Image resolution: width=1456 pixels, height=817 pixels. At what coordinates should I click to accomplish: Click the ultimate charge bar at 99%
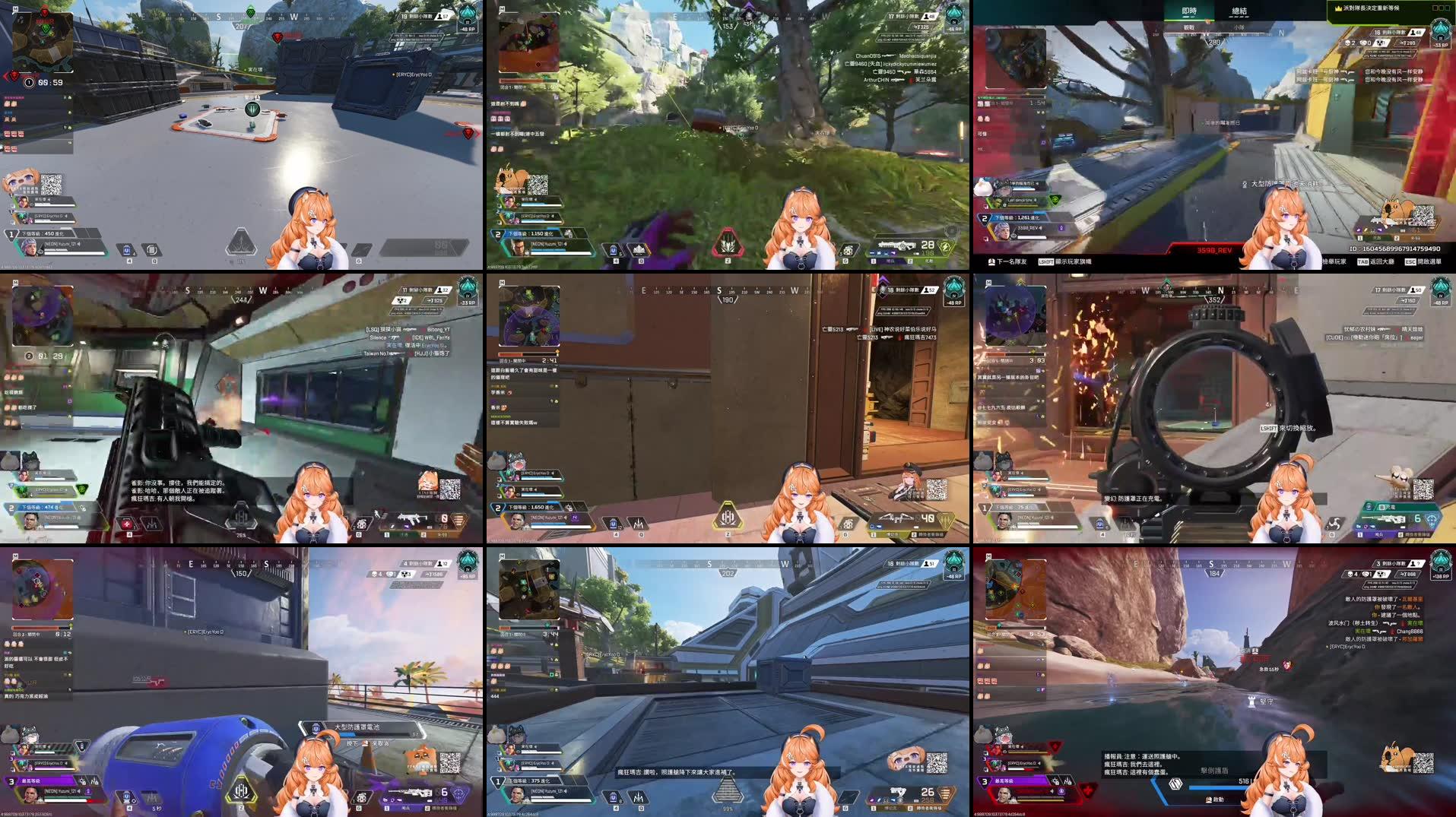click(730, 790)
